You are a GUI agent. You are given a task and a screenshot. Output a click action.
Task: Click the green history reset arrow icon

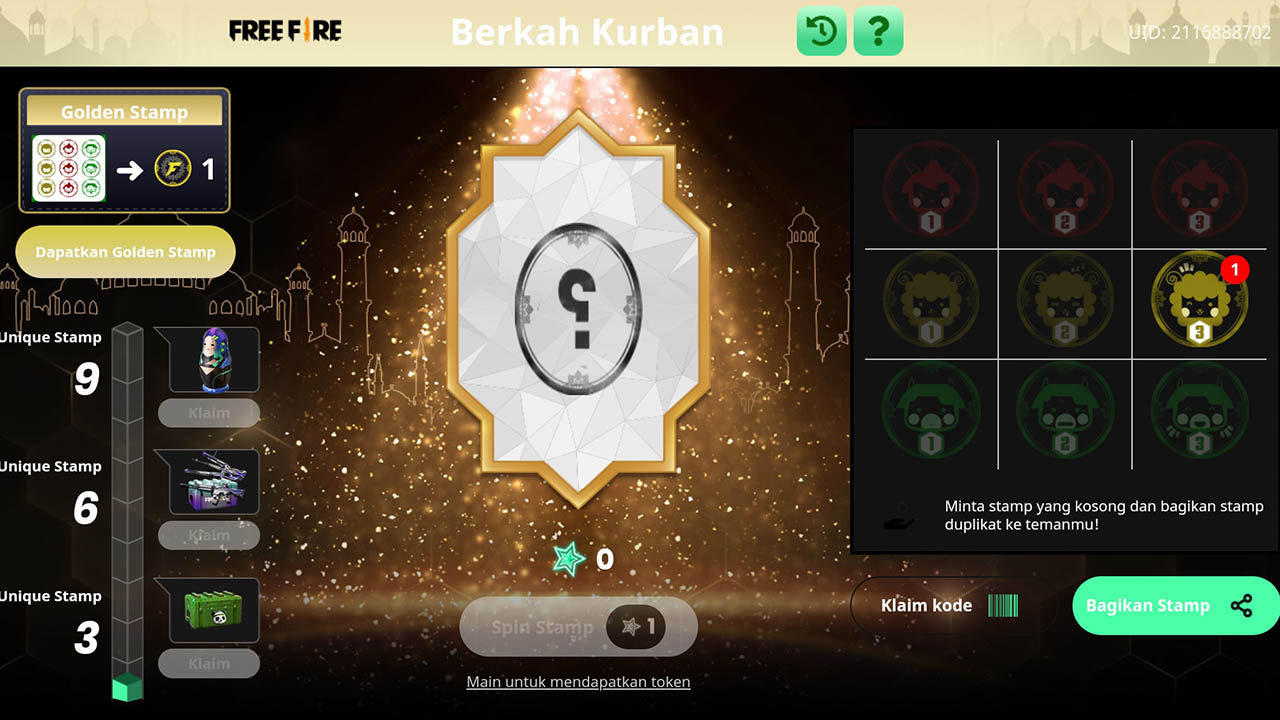tap(820, 31)
